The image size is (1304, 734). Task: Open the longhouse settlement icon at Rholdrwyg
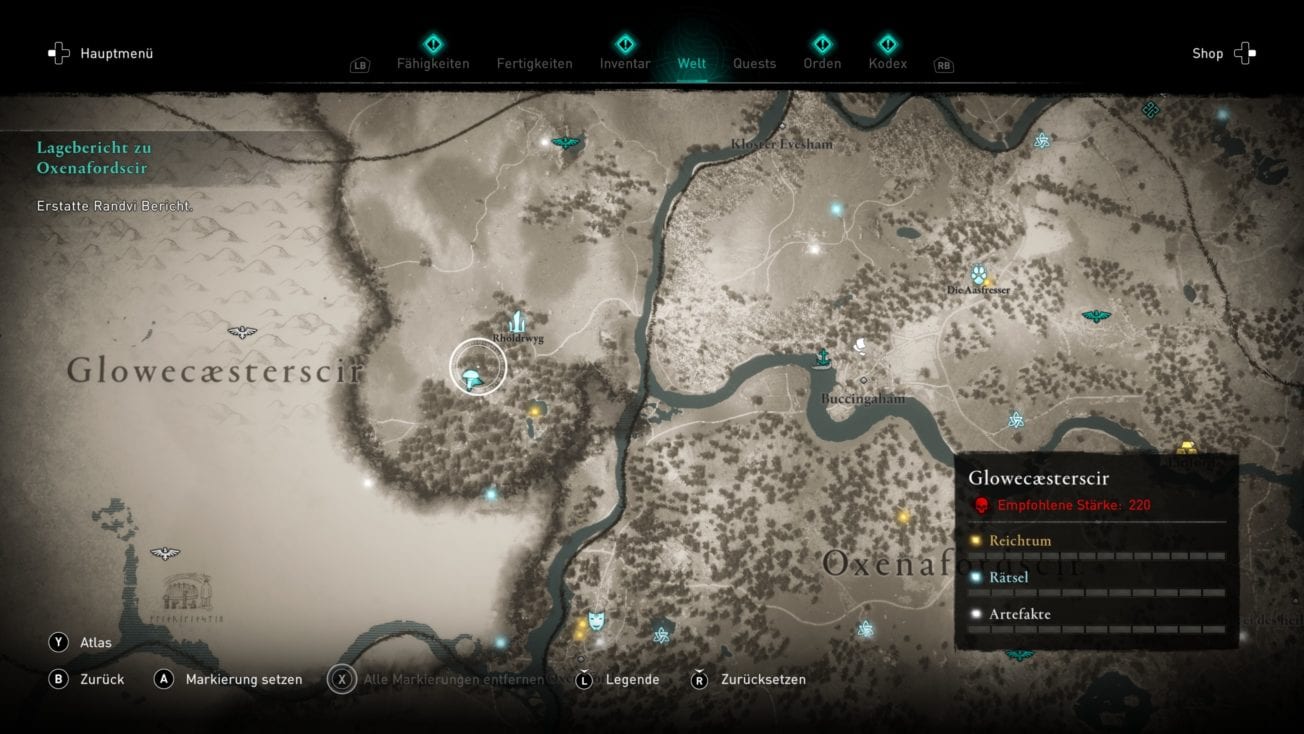pos(518,322)
